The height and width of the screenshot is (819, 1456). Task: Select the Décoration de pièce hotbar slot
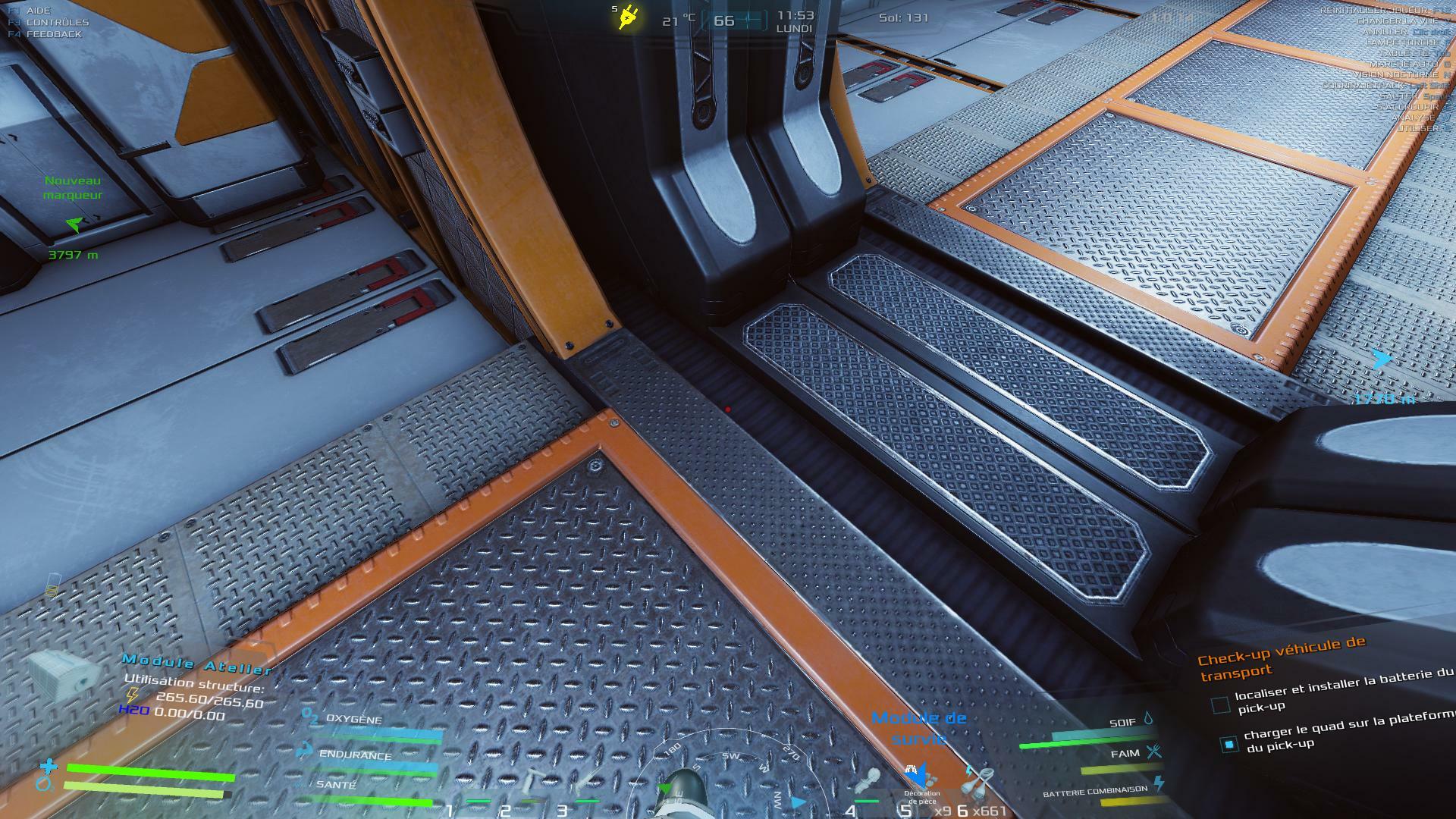point(920,781)
